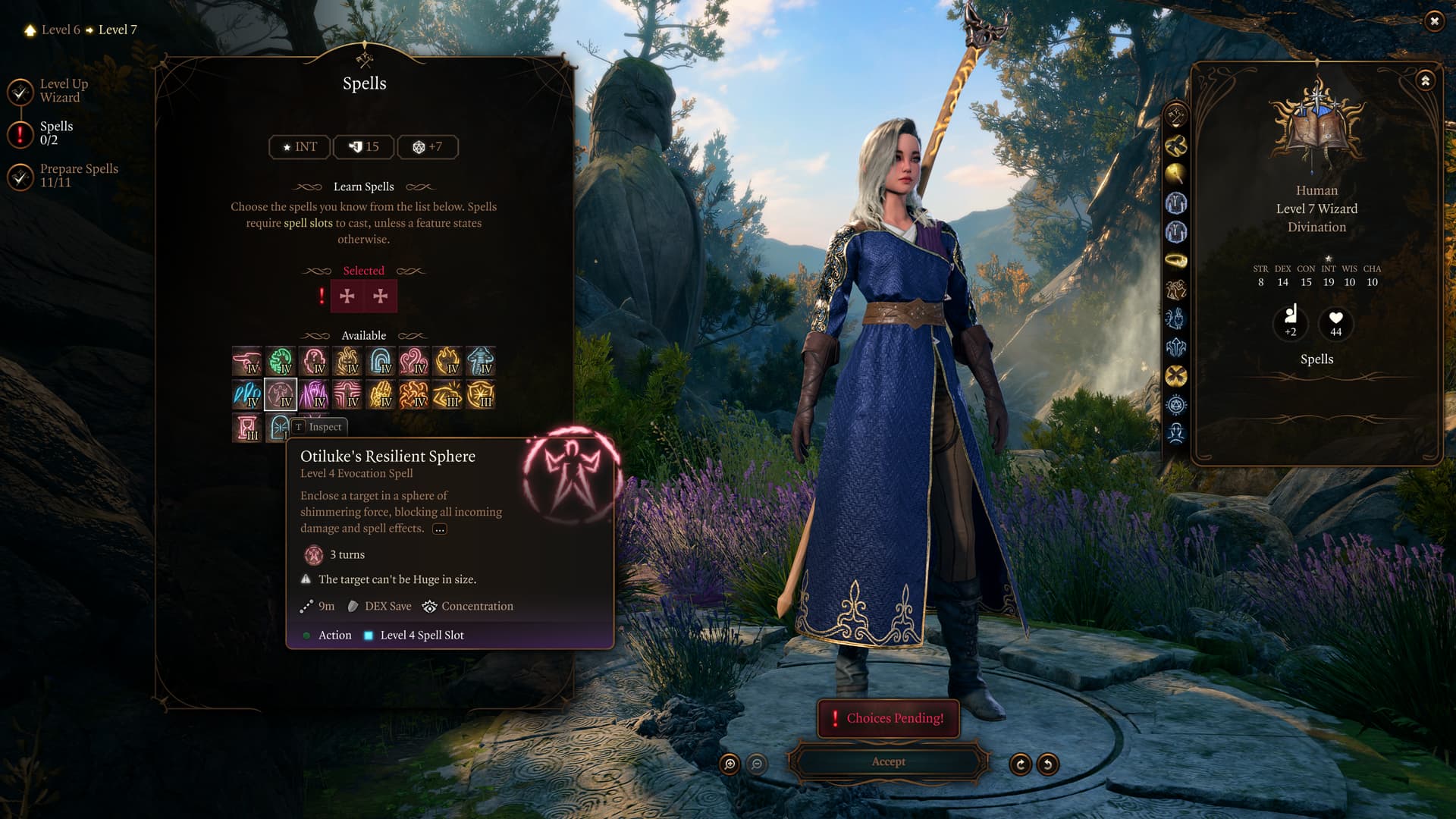The height and width of the screenshot is (819, 1456).
Task: Click the Choices Pending warning banner
Action: [888, 718]
